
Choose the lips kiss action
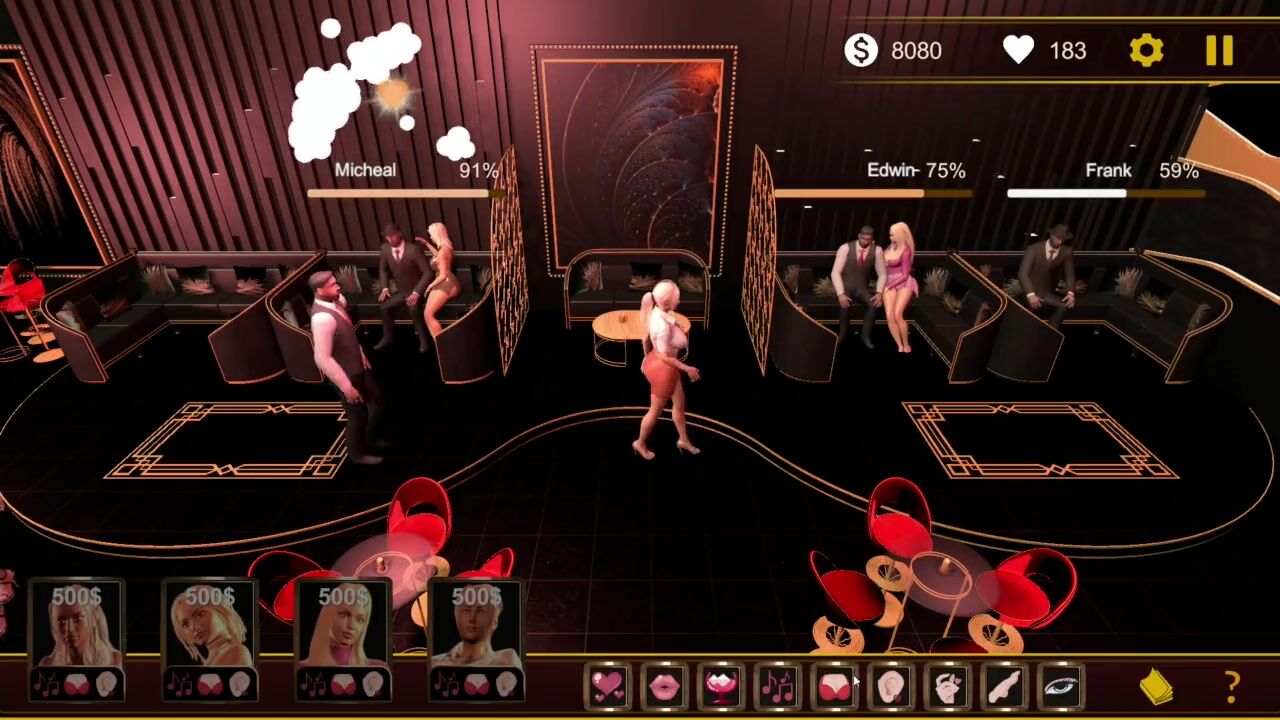pos(665,686)
